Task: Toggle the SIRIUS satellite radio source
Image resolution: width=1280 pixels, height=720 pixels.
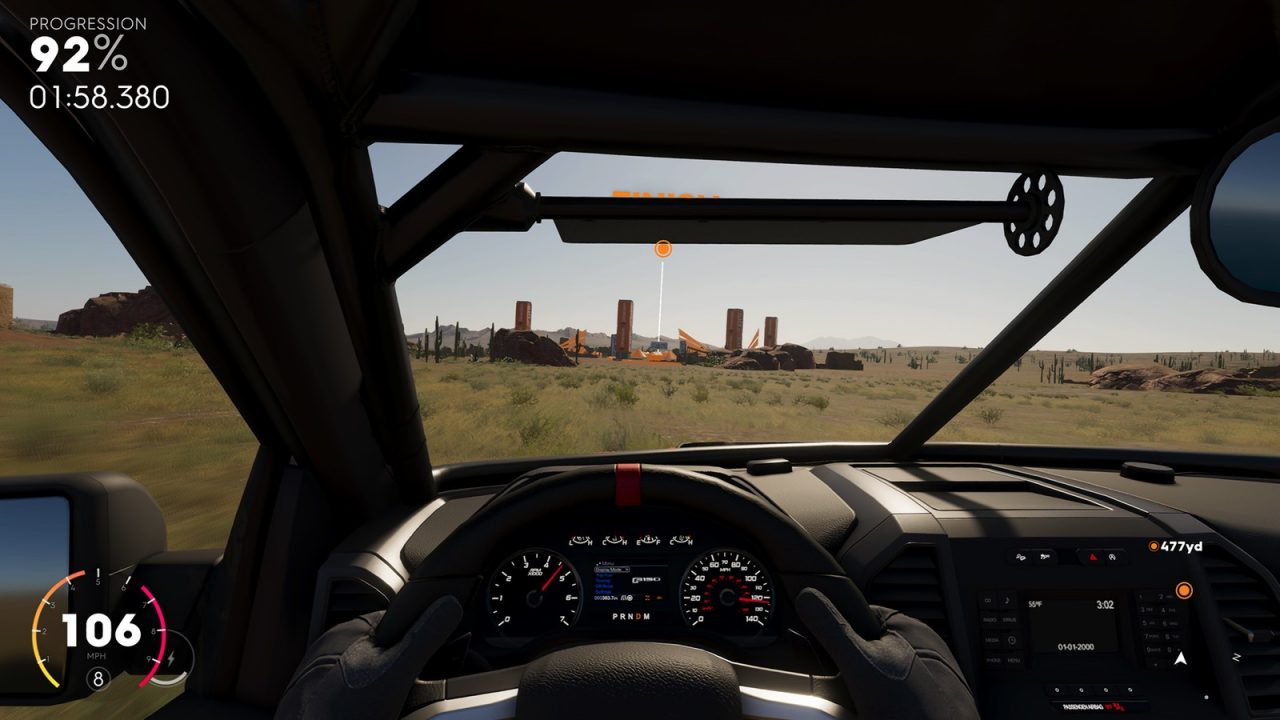Action: (1007, 620)
